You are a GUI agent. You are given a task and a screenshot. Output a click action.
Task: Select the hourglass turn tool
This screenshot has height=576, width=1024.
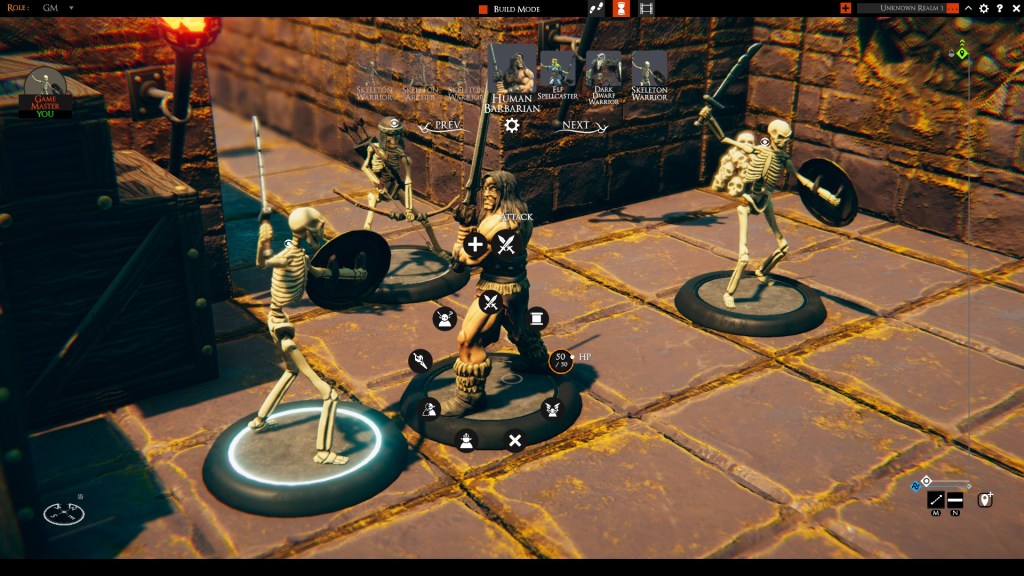(x=621, y=8)
